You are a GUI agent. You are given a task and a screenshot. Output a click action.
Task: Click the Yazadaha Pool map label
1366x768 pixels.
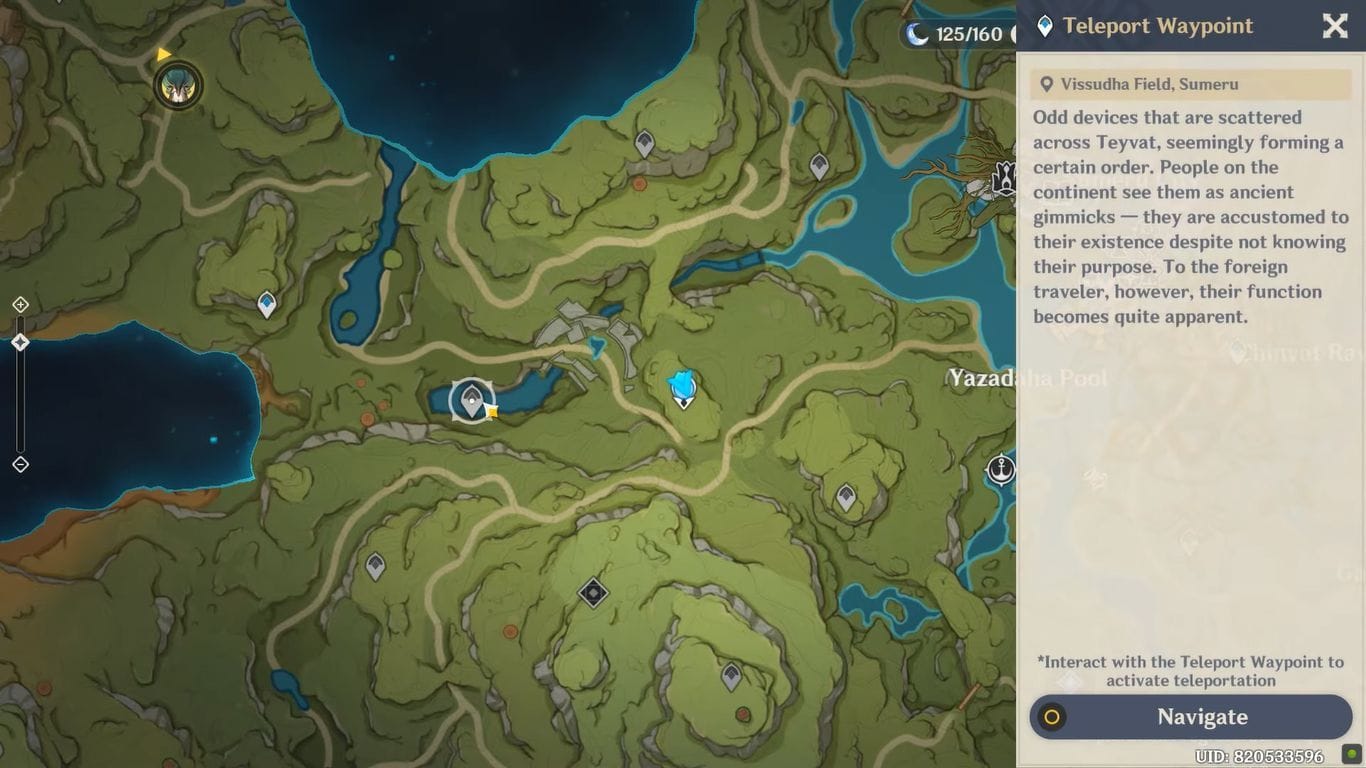pyautogui.click(x=1026, y=379)
